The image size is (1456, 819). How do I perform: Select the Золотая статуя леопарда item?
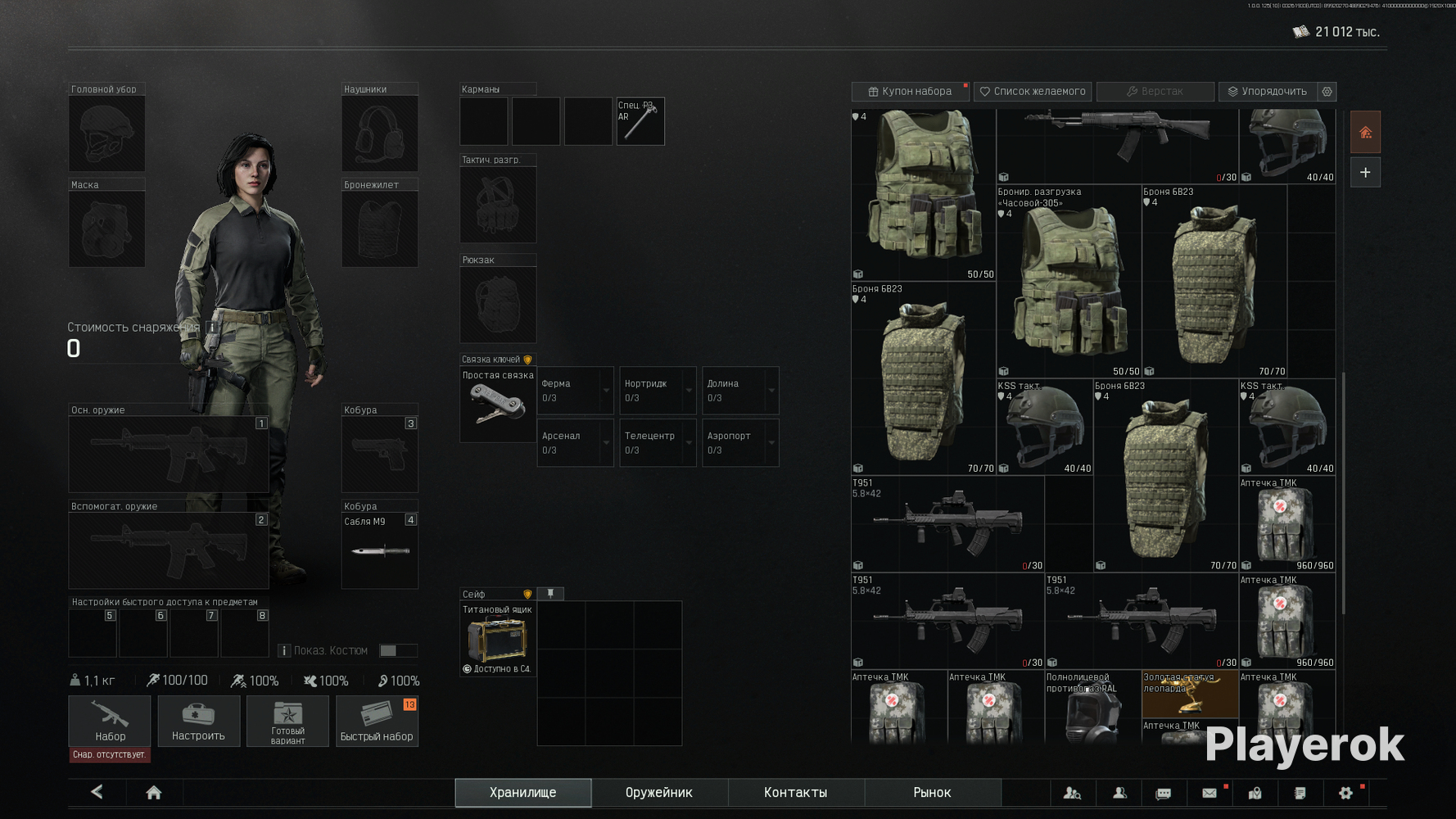(1189, 695)
